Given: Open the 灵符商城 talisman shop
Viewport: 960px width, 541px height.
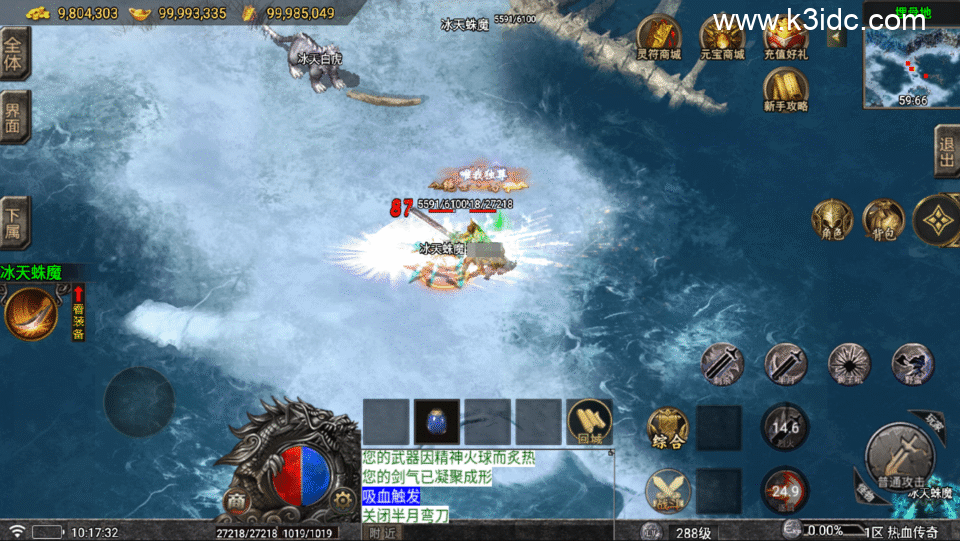Looking at the screenshot, I should 659,38.
